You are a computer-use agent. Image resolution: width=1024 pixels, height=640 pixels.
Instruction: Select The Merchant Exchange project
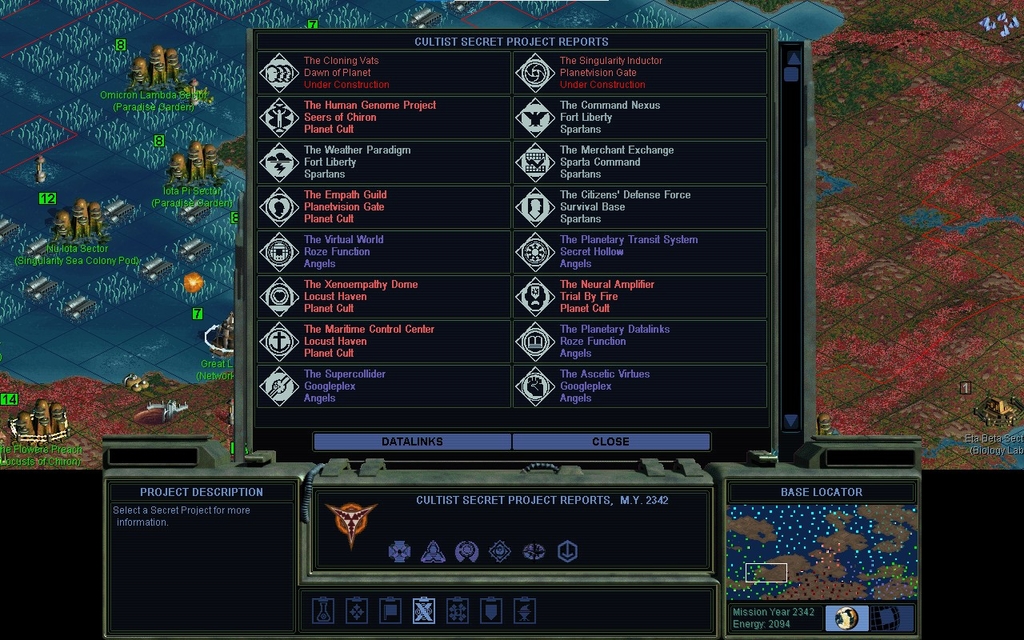pyautogui.click(x=640, y=162)
